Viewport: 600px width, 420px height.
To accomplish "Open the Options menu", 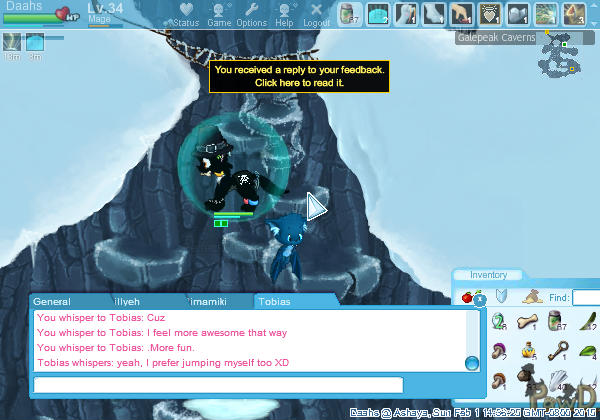I will [x=251, y=14].
